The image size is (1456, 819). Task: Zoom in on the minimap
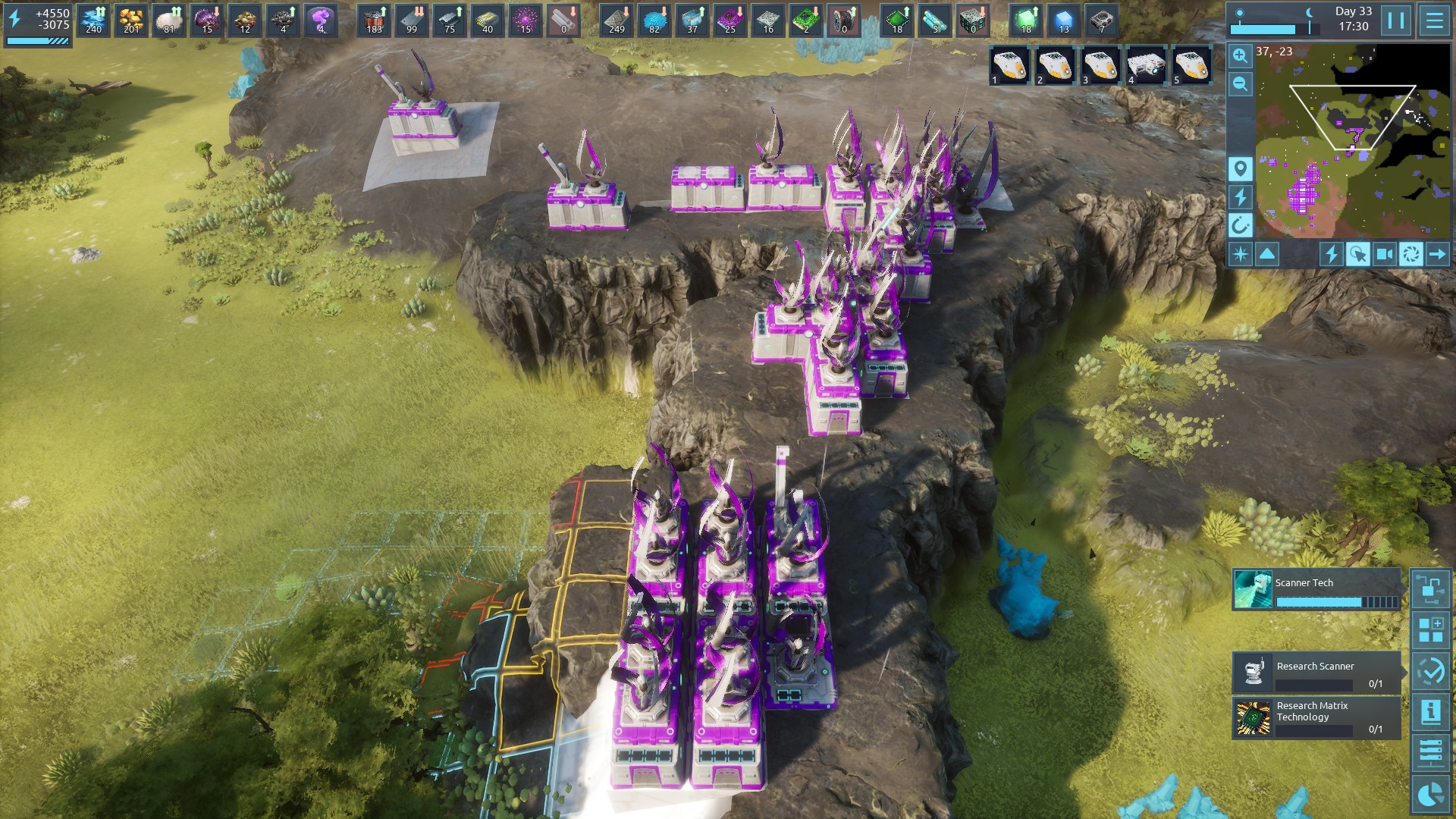point(1240,55)
